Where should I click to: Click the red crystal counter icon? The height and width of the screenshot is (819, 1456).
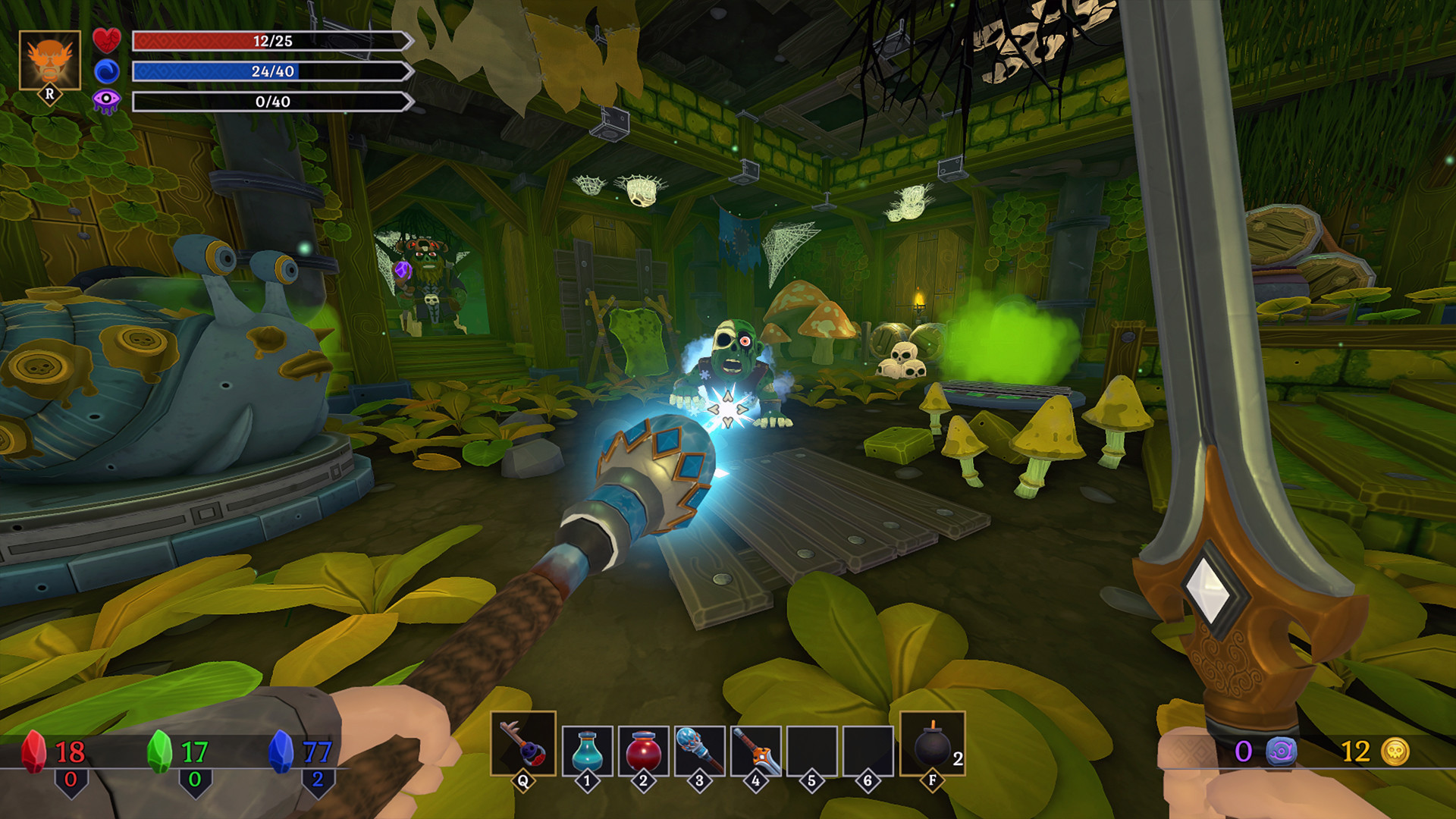33,751
